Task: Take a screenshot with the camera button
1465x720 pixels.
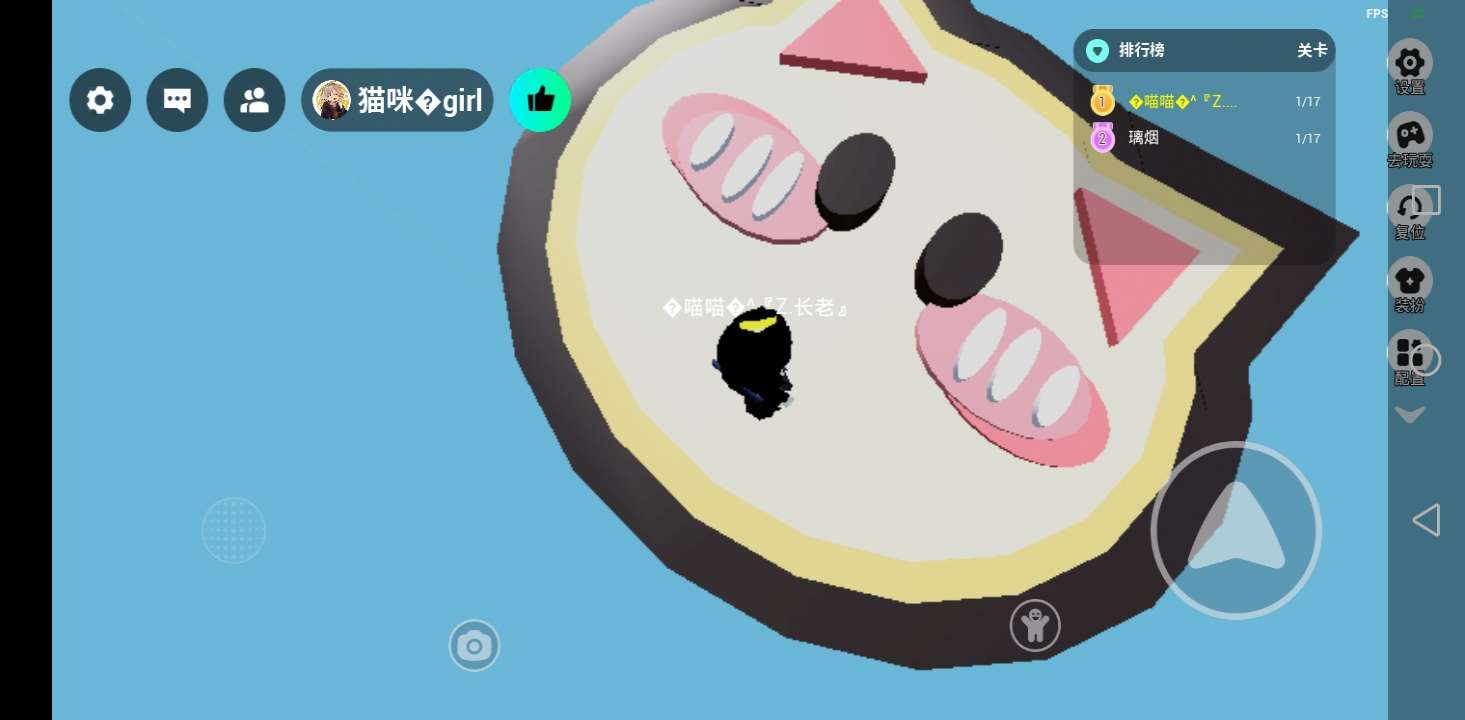Action: pos(474,646)
